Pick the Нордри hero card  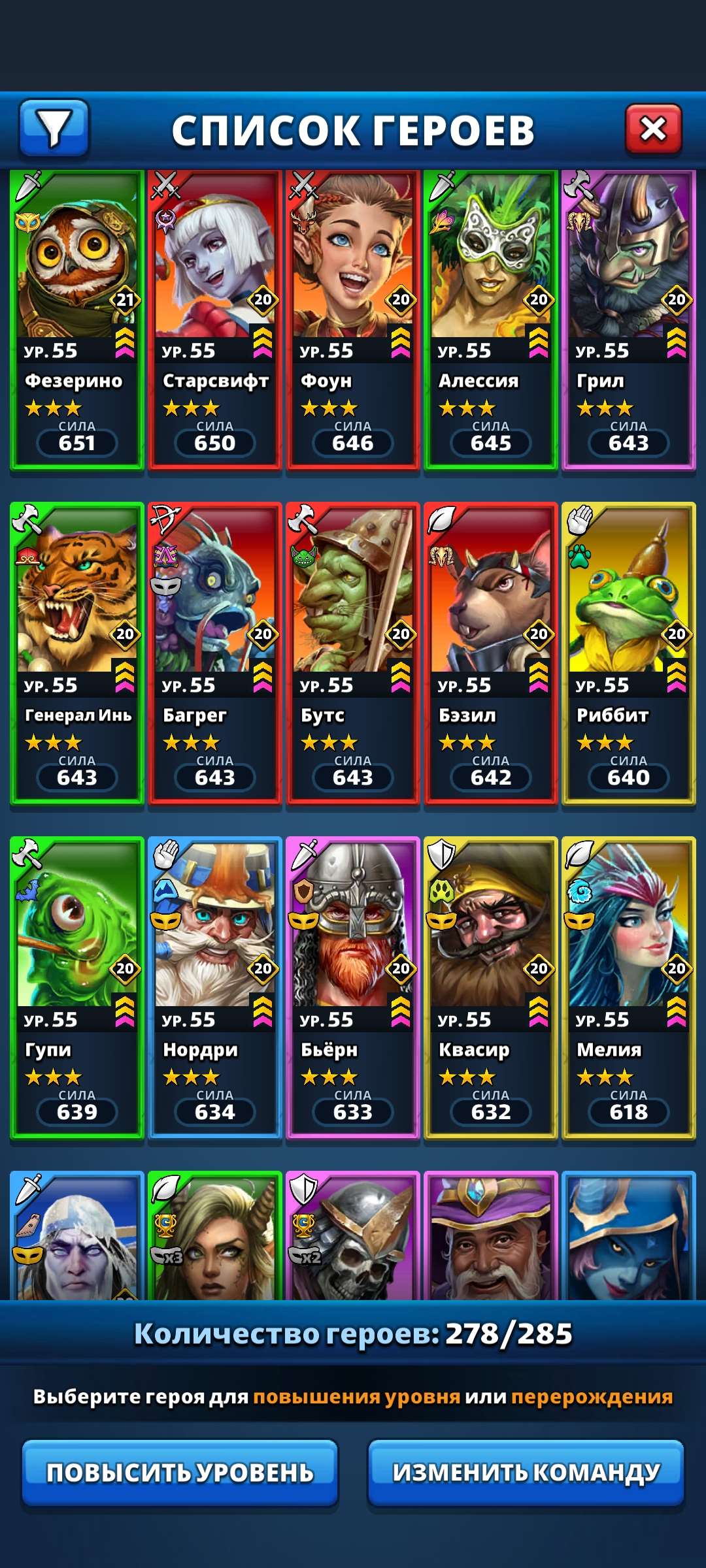click(215, 988)
